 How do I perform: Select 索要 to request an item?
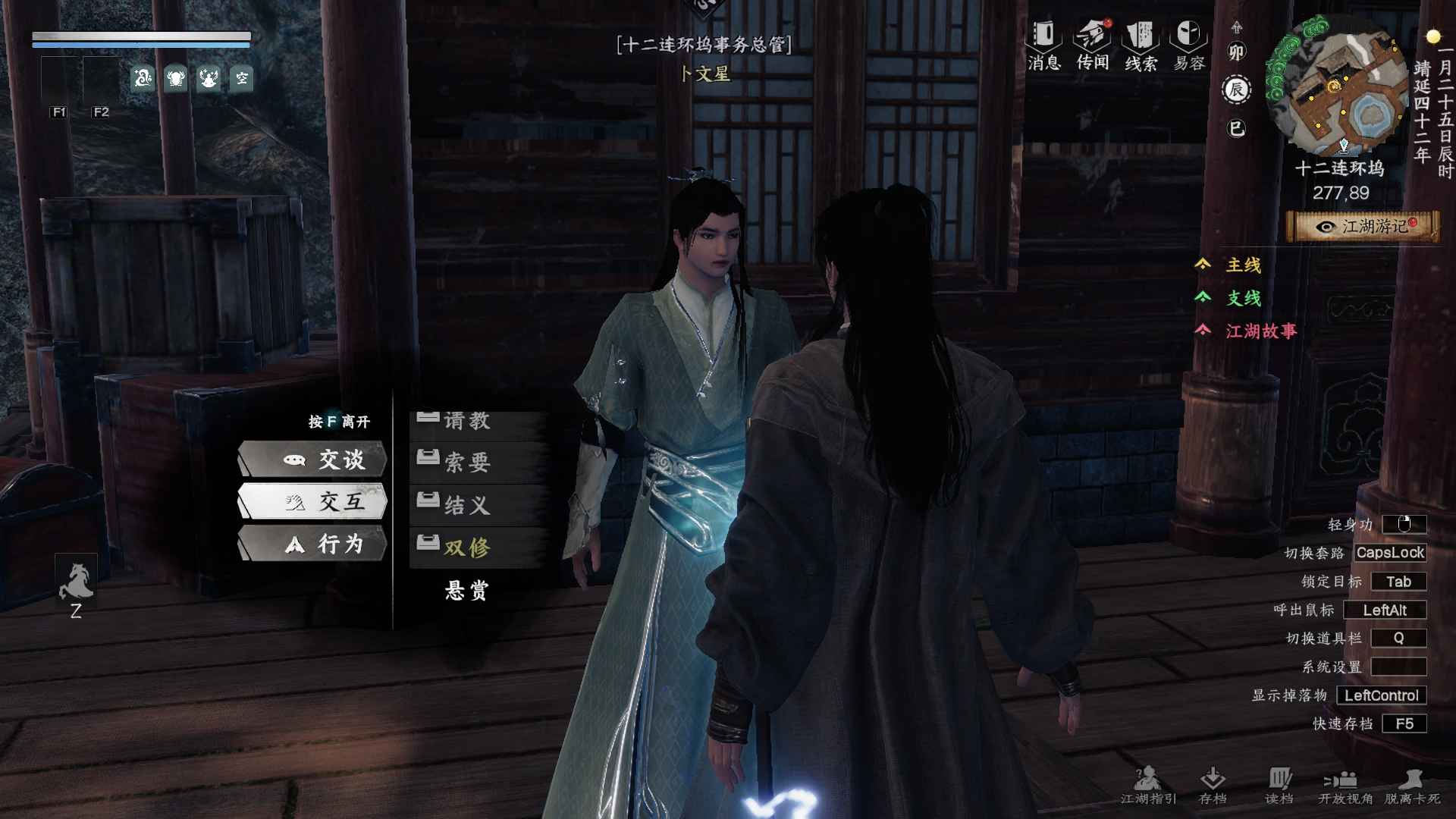click(467, 462)
